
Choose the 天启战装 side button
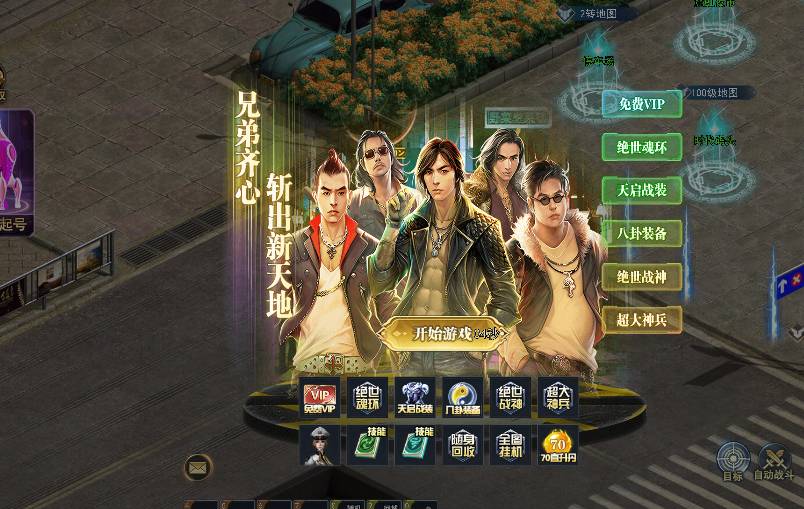[641, 190]
